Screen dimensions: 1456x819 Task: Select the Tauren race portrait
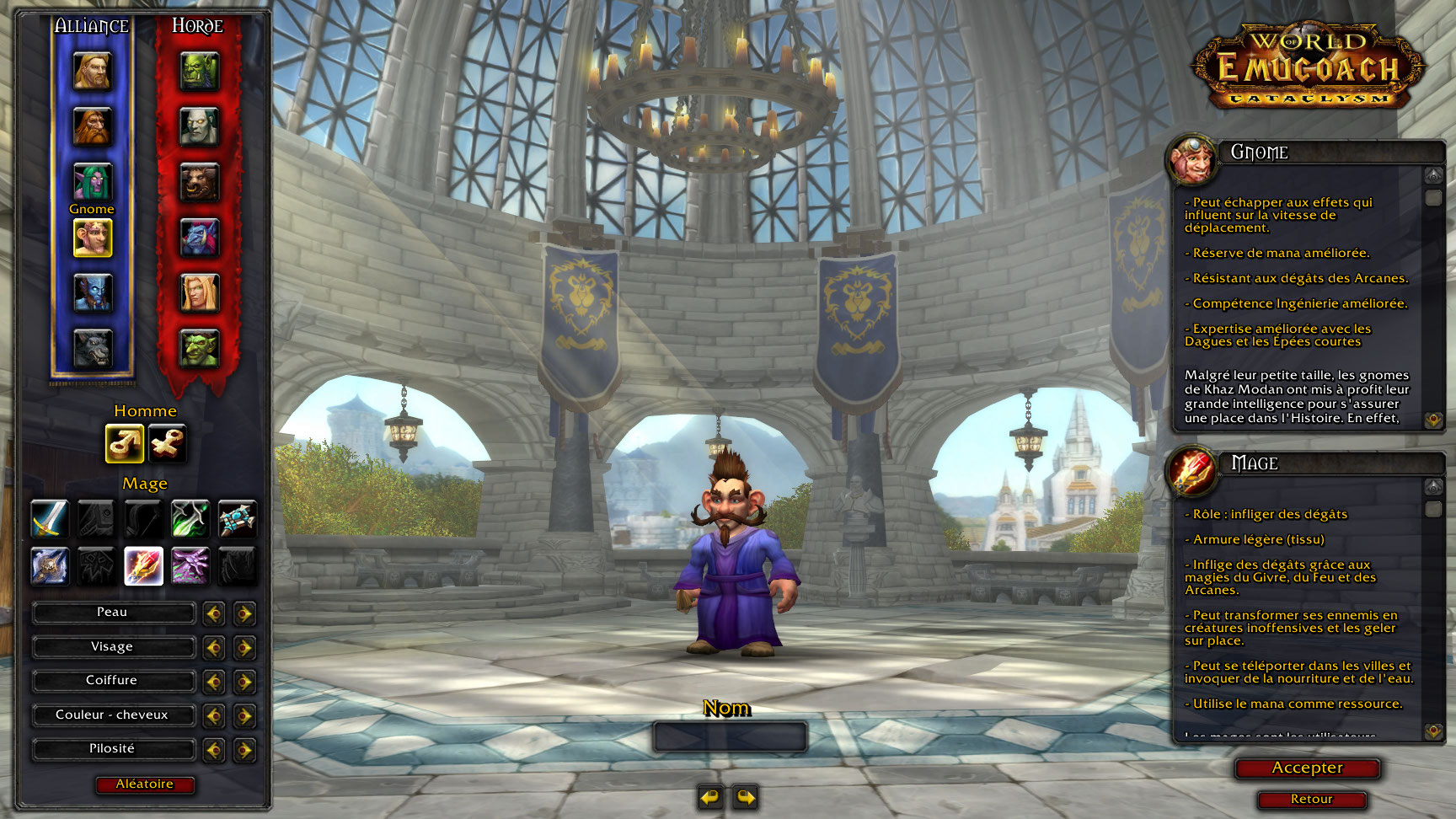200,182
